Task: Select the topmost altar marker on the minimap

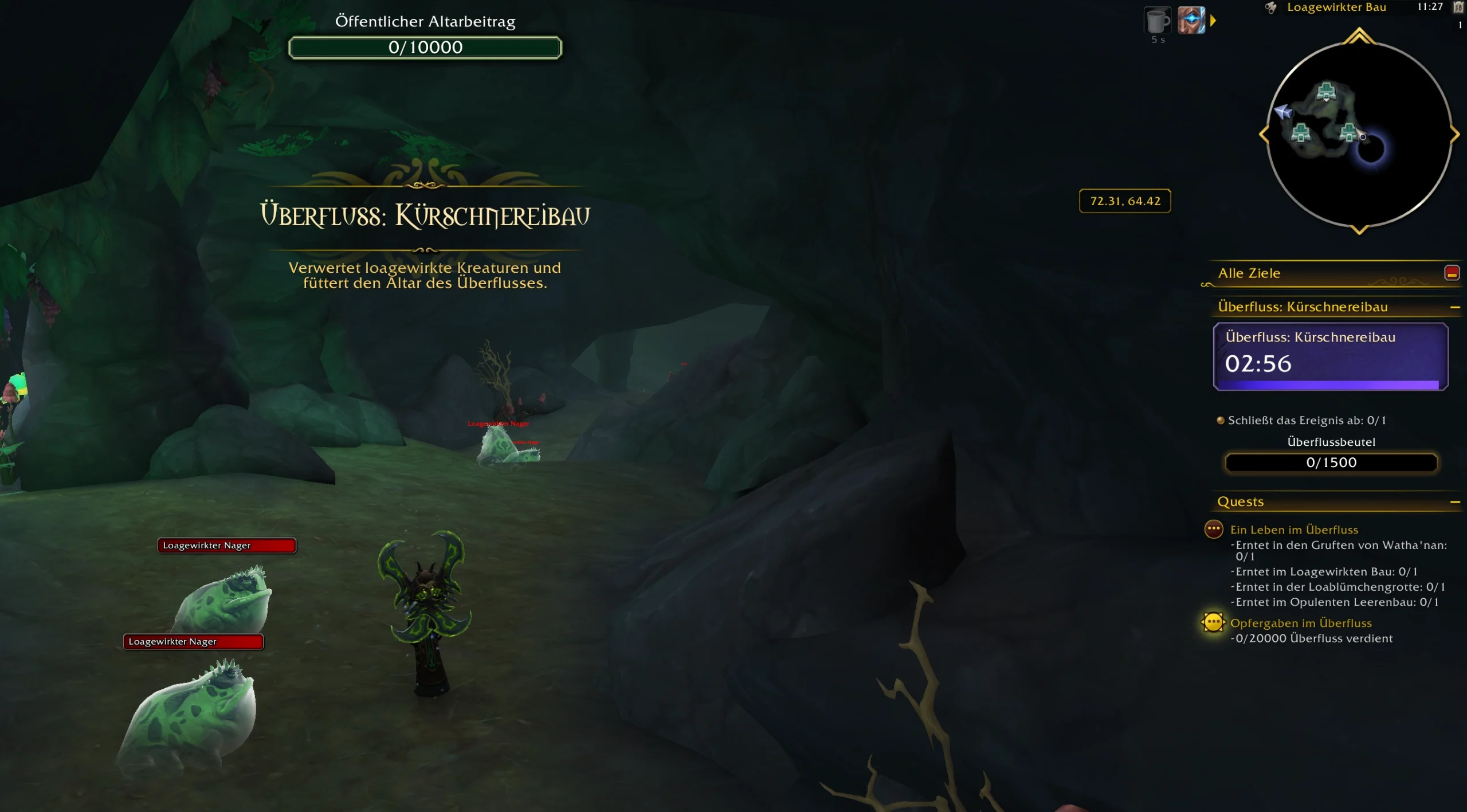Action: coord(1326,92)
